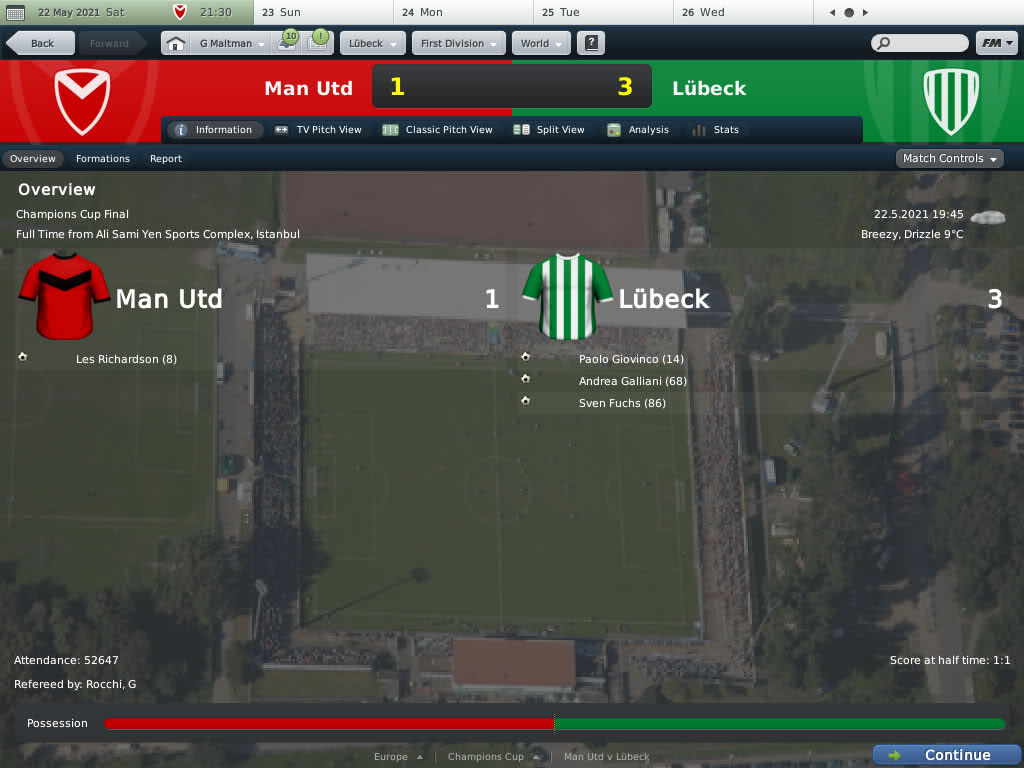Click the question mark help button

[x=592, y=44]
